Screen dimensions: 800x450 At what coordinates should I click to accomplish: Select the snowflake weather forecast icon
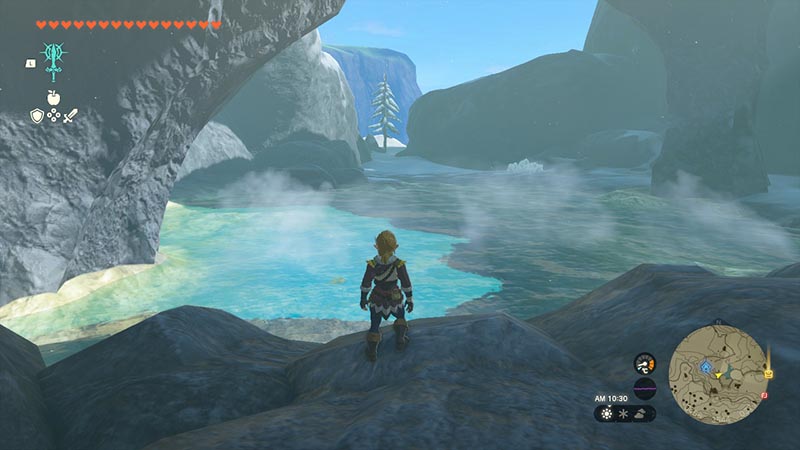(x=623, y=413)
